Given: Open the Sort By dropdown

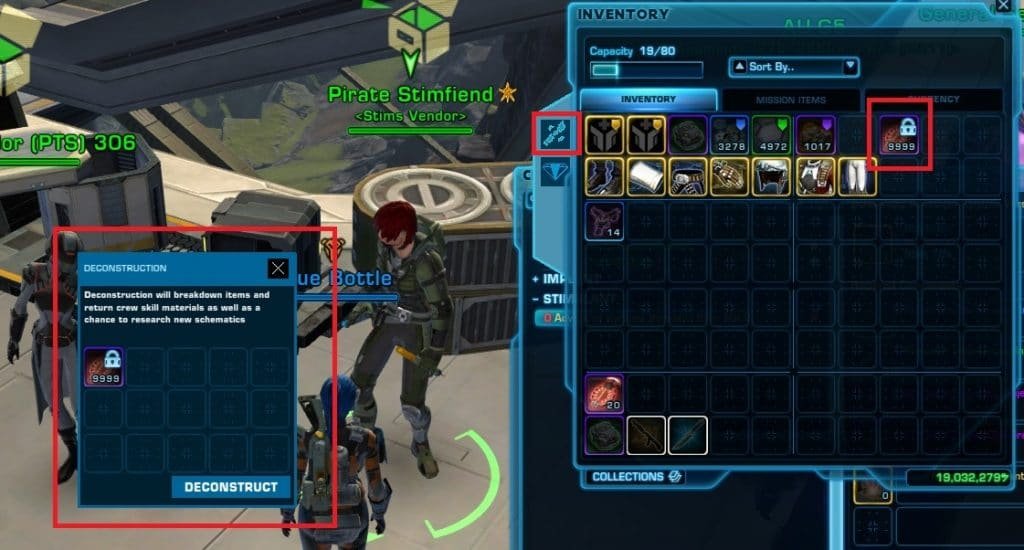Looking at the screenshot, I should pos(794,67).
